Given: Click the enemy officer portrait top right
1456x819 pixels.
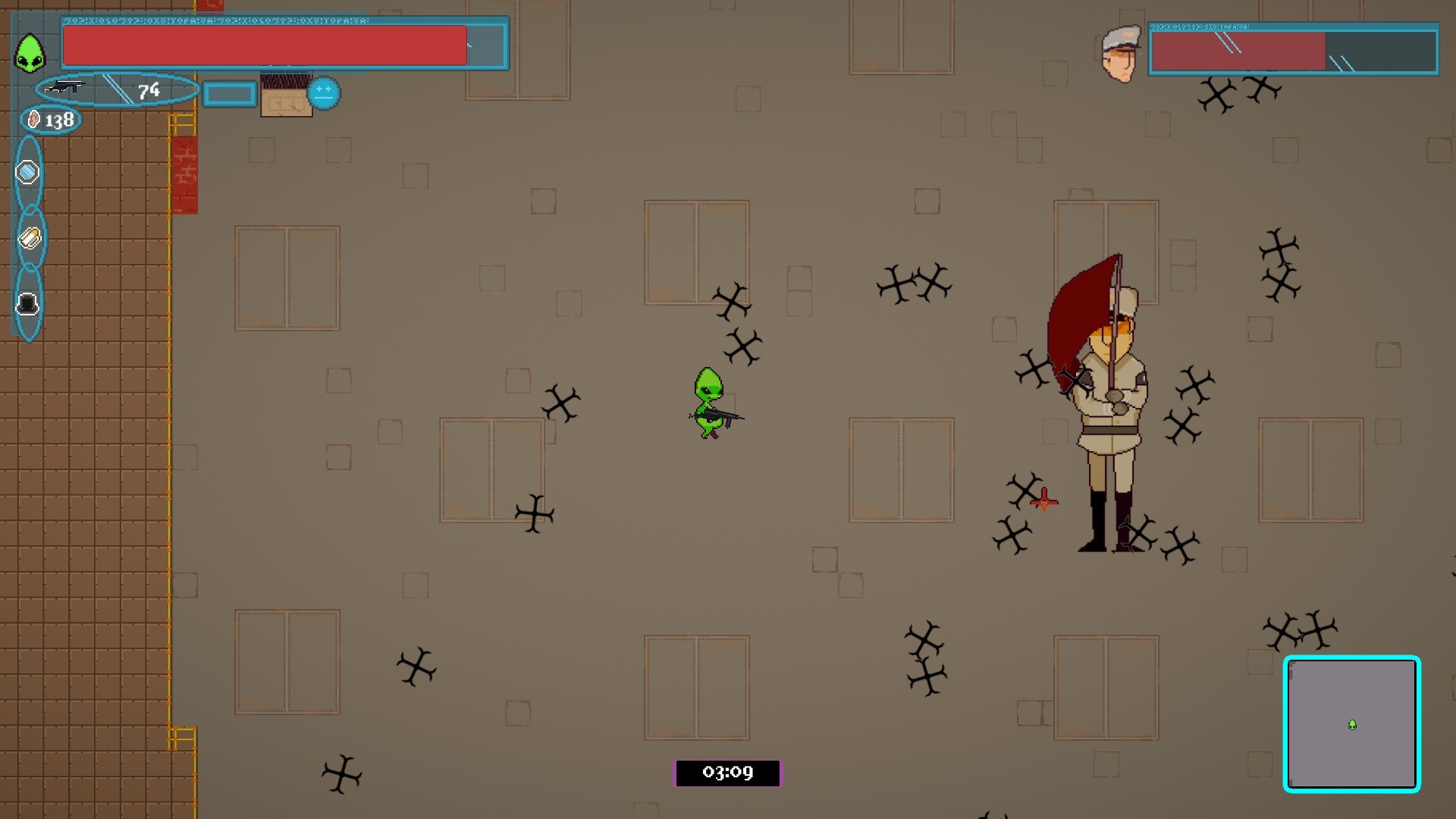Looking at the screenshot, I should [x=1121, y=53].
